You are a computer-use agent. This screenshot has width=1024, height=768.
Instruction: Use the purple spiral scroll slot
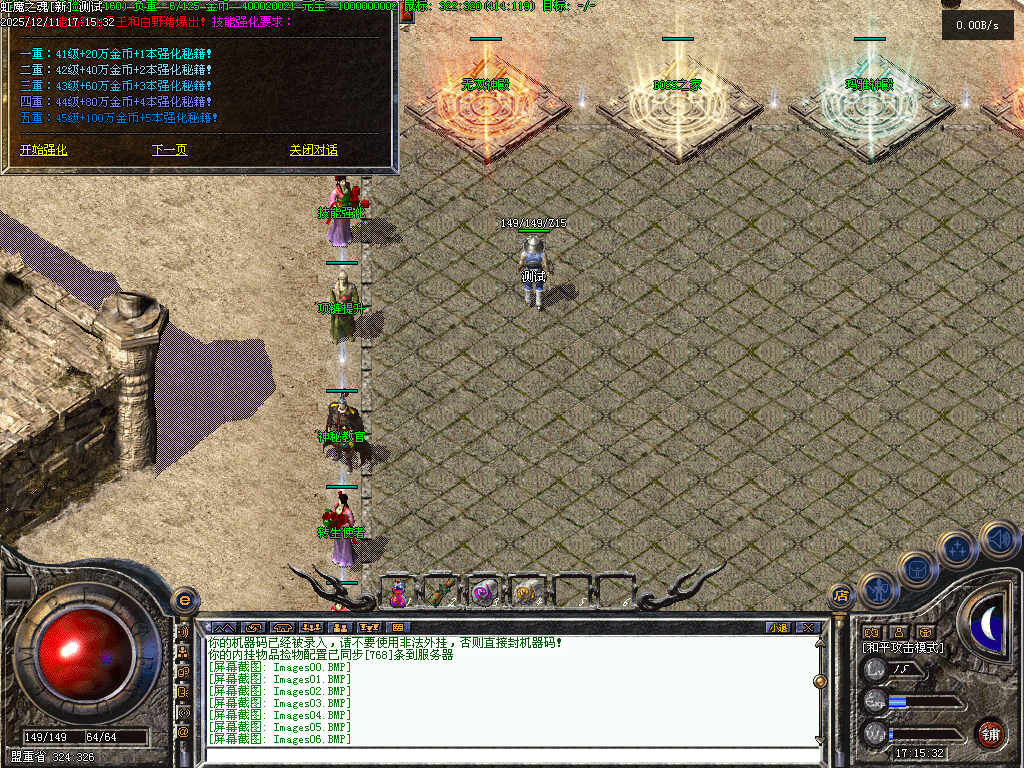tap(484, 592)
